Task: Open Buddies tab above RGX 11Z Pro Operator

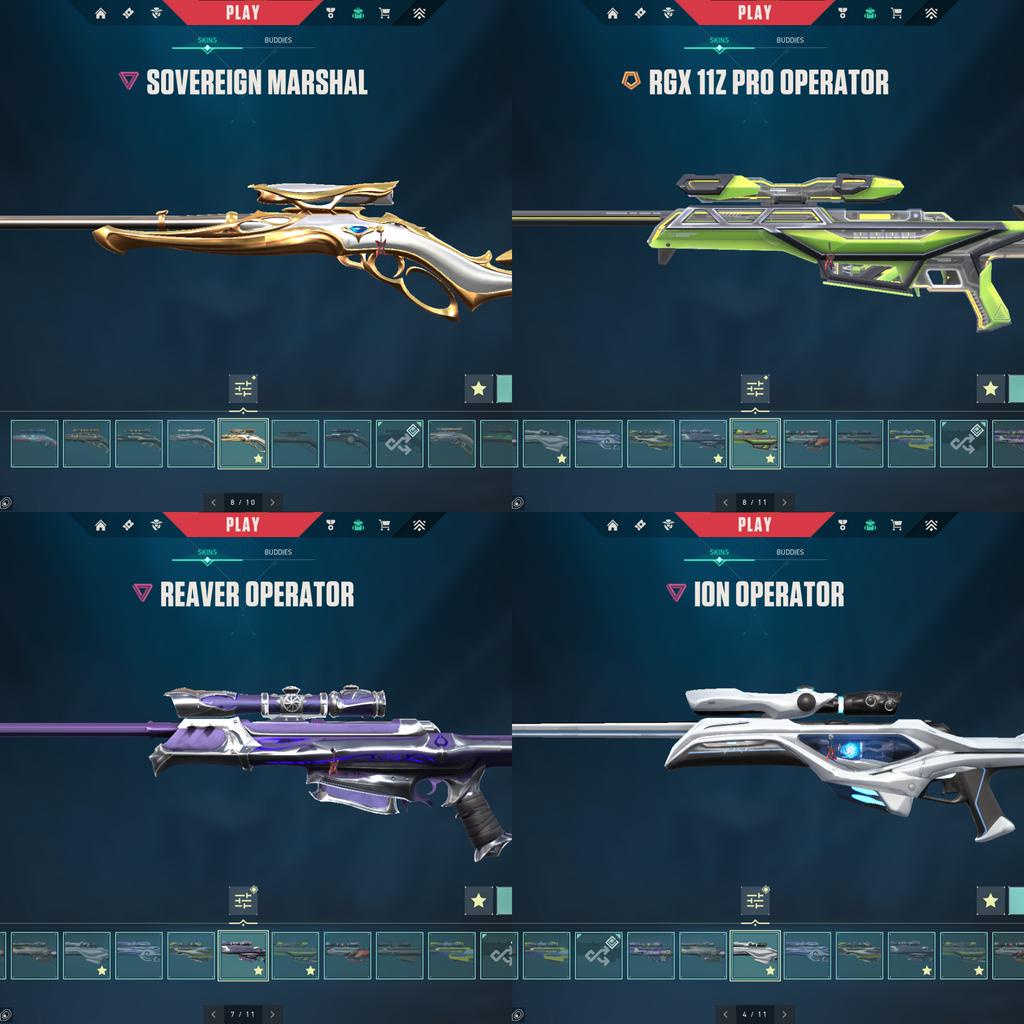Action: (x=790, y=41)
